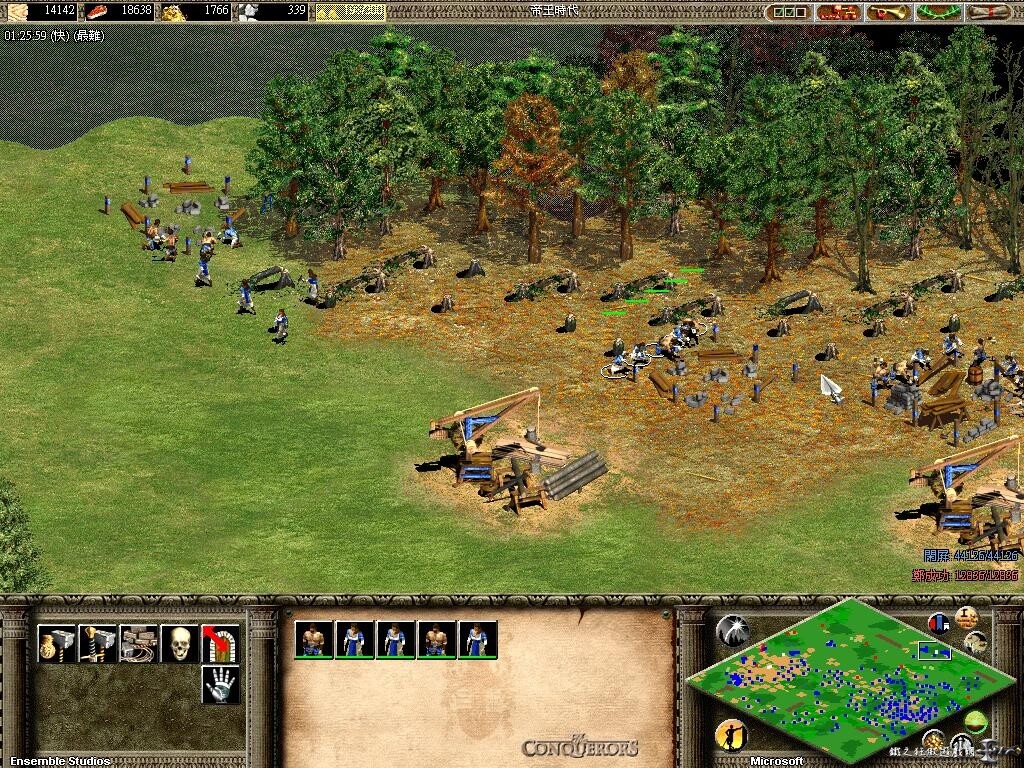Activate the Repair command with bricks icon
The image size is (1024, 768).
139,643
